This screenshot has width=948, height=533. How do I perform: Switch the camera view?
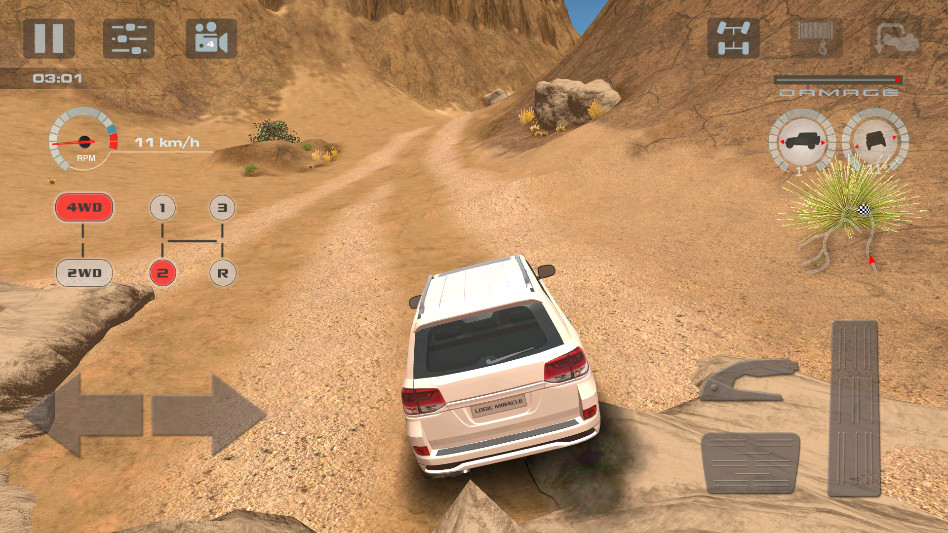(211, 38)
